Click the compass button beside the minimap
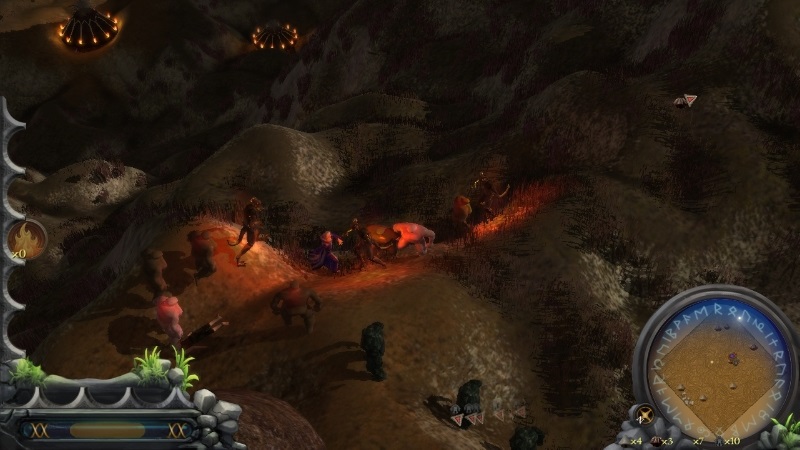Viewport: 800px width, 450px height. 646,415
